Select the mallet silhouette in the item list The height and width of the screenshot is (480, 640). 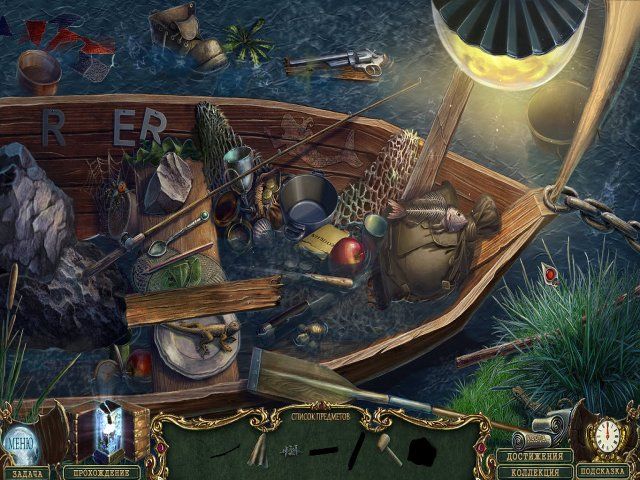[386, 447]
